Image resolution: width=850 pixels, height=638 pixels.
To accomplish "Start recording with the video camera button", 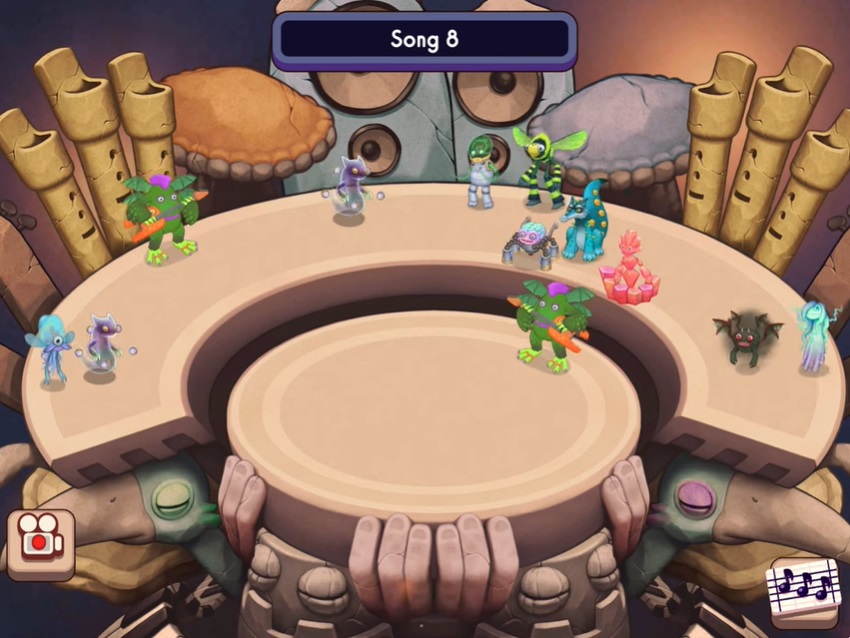I will pyautogui.click(x=40, y=543).
